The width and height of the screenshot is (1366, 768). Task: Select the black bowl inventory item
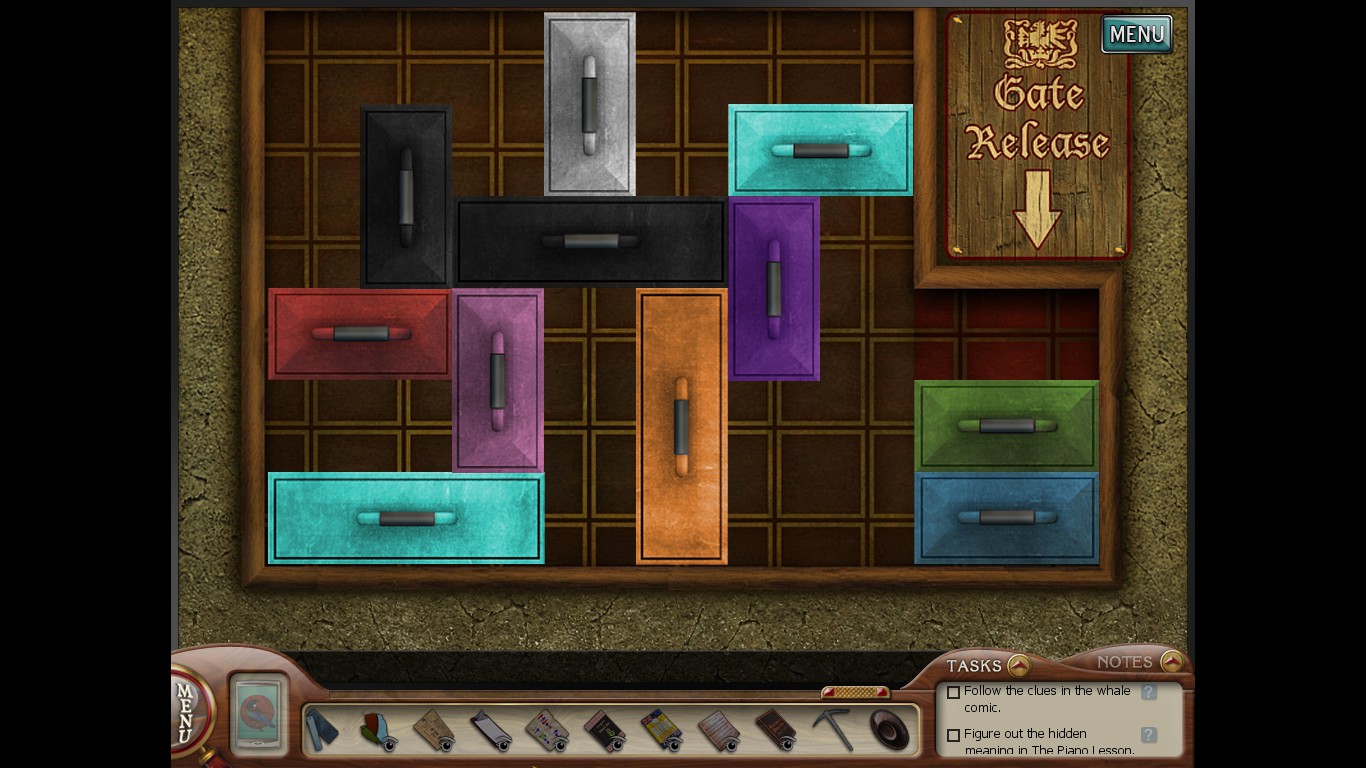click(x=888, y=729)
